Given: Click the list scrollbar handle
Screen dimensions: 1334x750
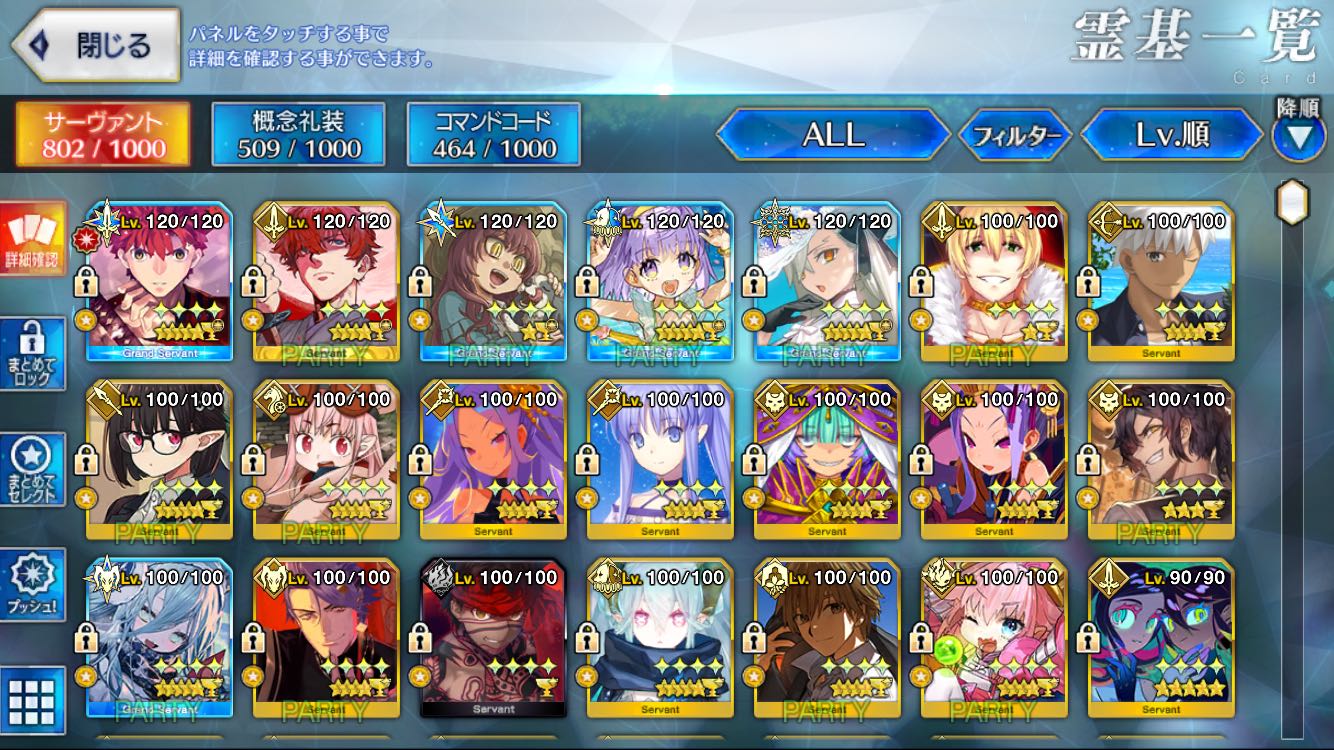Looking at the screenshot, I should pos(1293,203).
